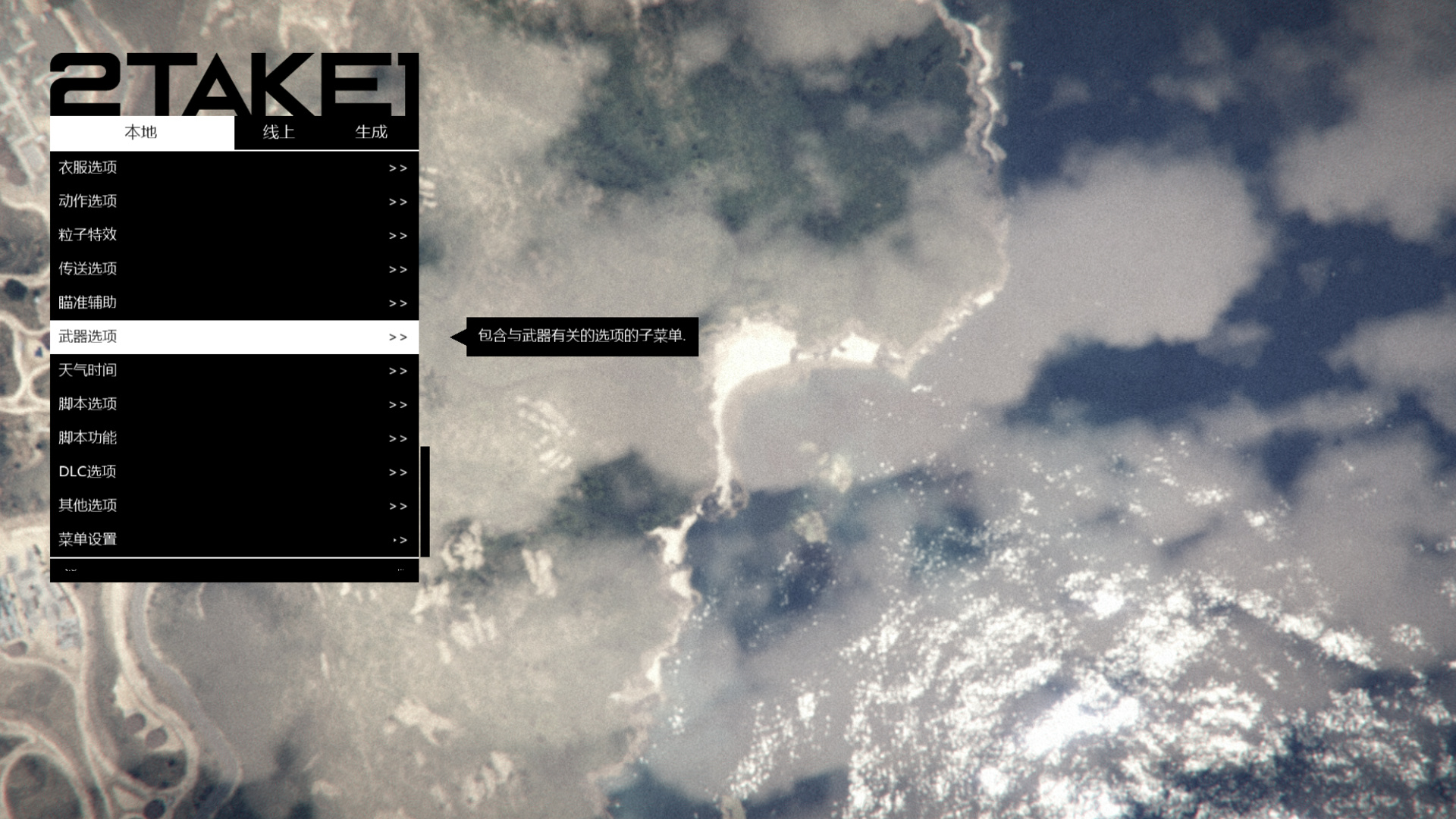The width and height of the screenshot is (1456, 819).
Task: Open the 线上 tab
Action: [x=278, y=133]
